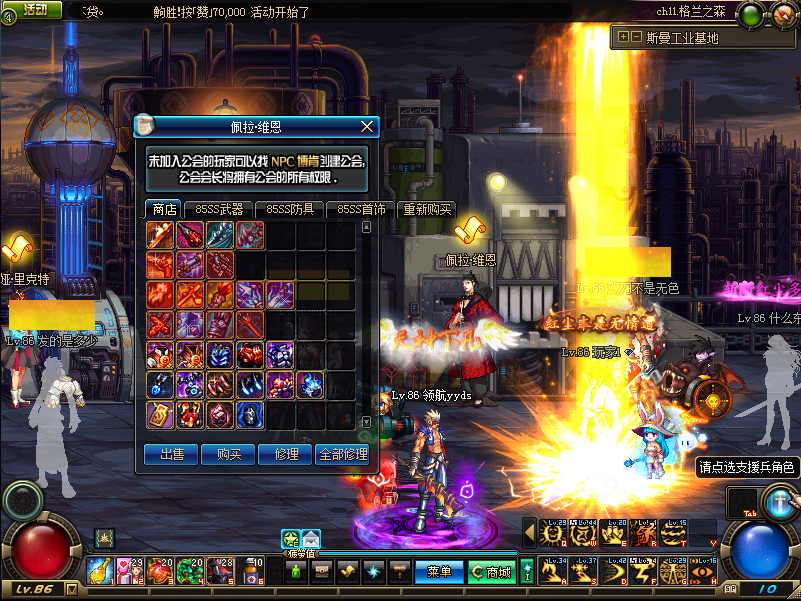The image size is (801, 601).
Task: Click the plus button beside 斯曼工业基地
Action: point(624,37)
